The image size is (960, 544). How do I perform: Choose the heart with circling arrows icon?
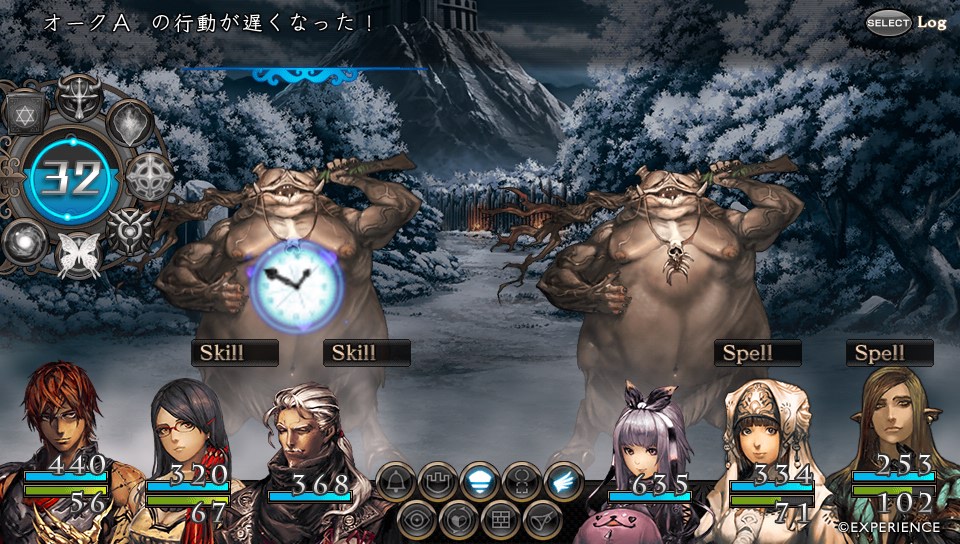coord(459,520)
